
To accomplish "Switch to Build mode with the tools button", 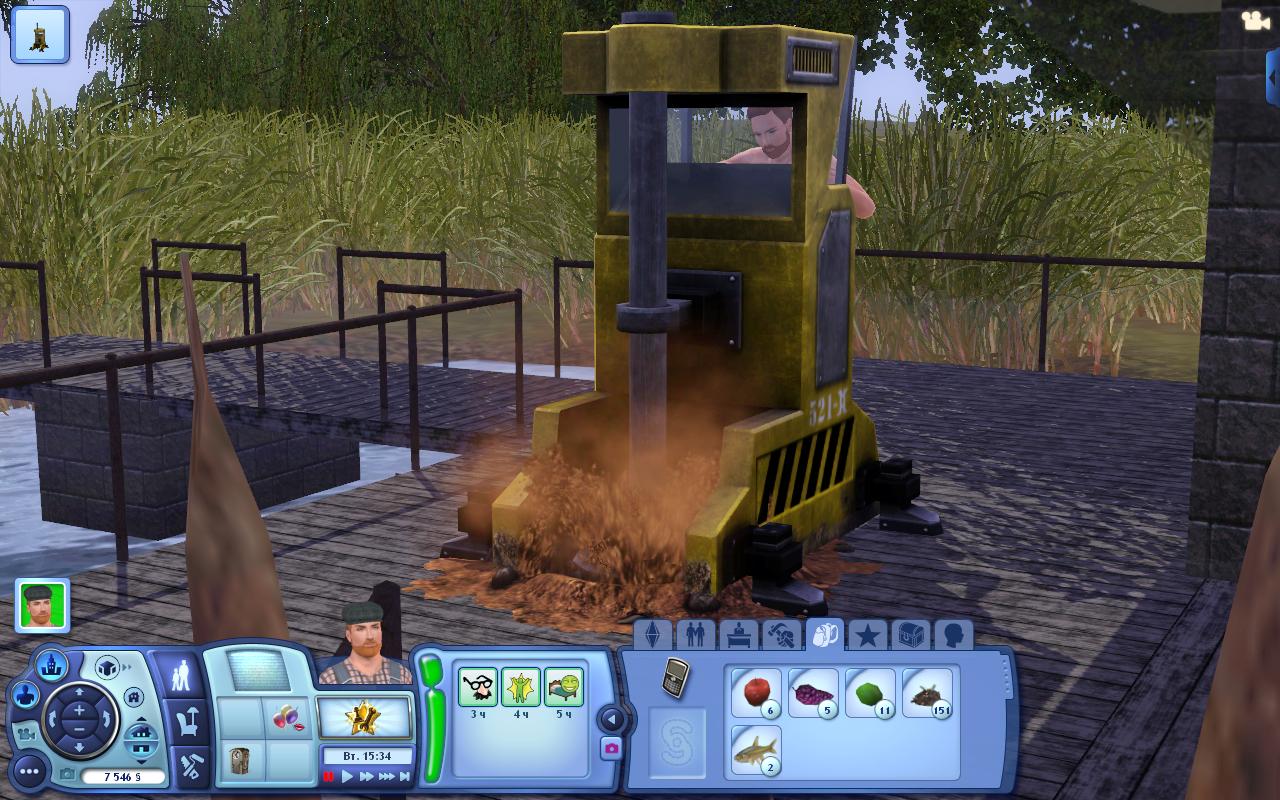I will pyautogui.click(x=189, y=766).
